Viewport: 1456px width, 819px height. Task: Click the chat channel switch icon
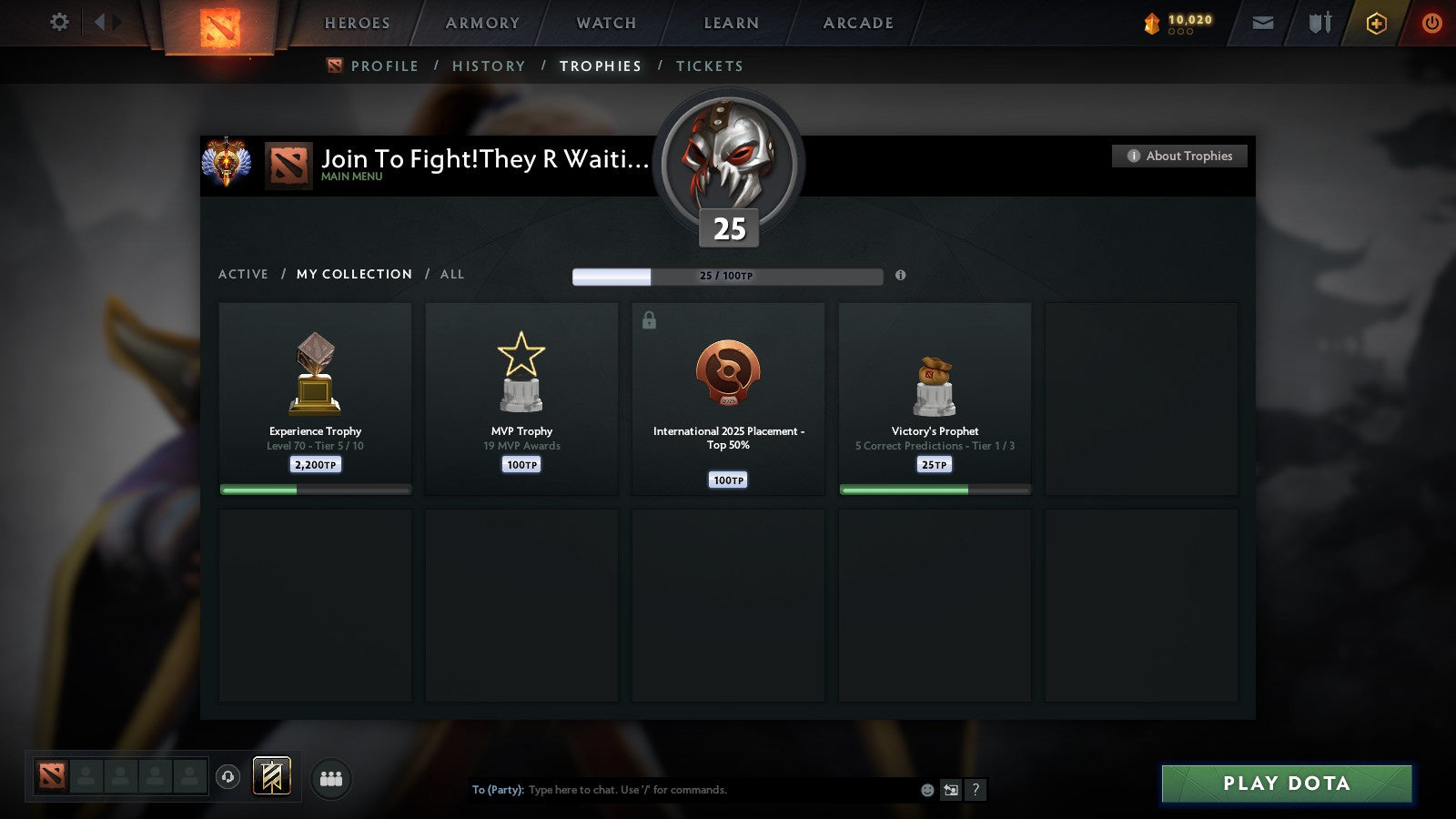point(949,791)
